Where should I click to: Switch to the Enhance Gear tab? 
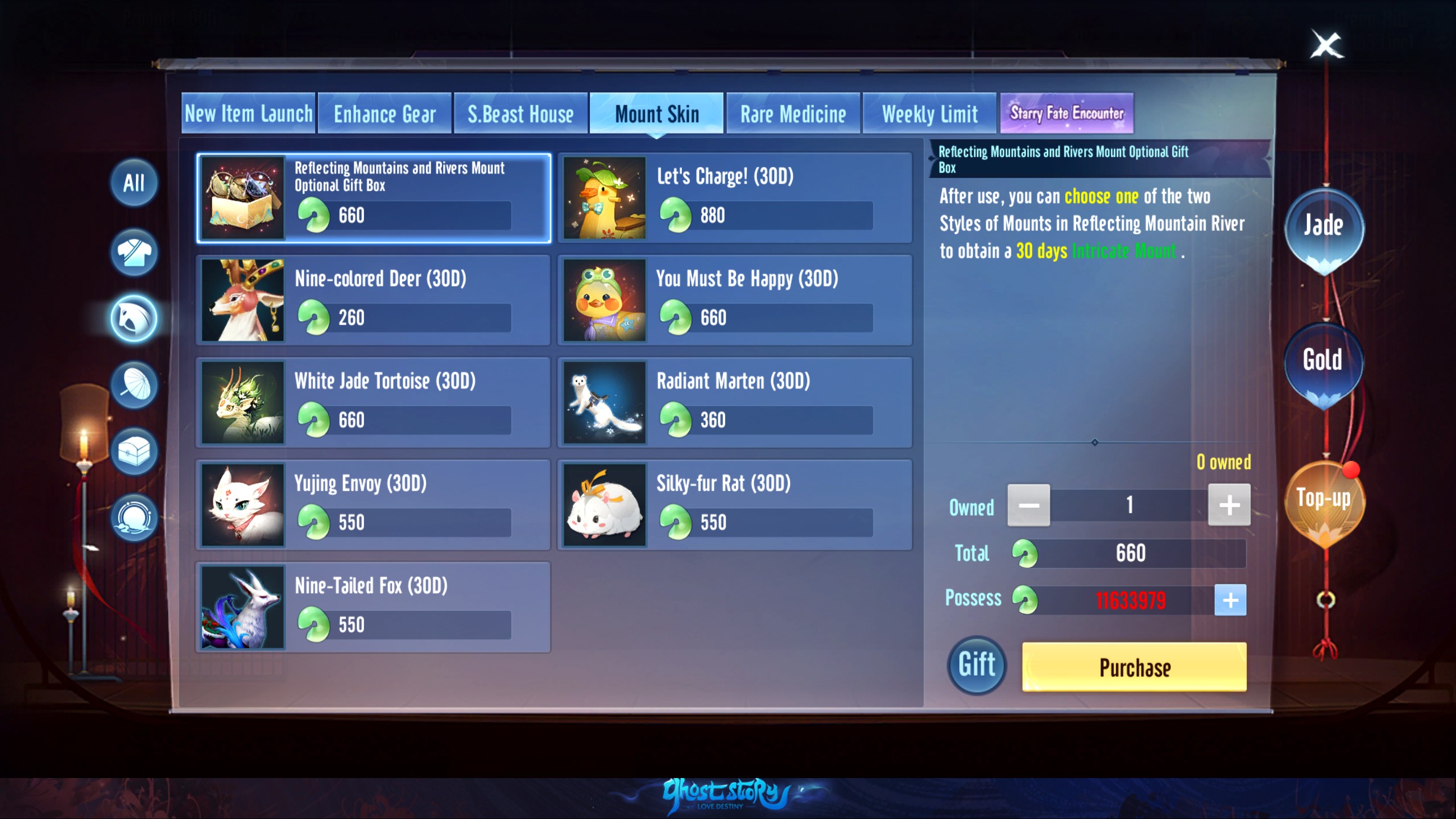tap(384, 113)
